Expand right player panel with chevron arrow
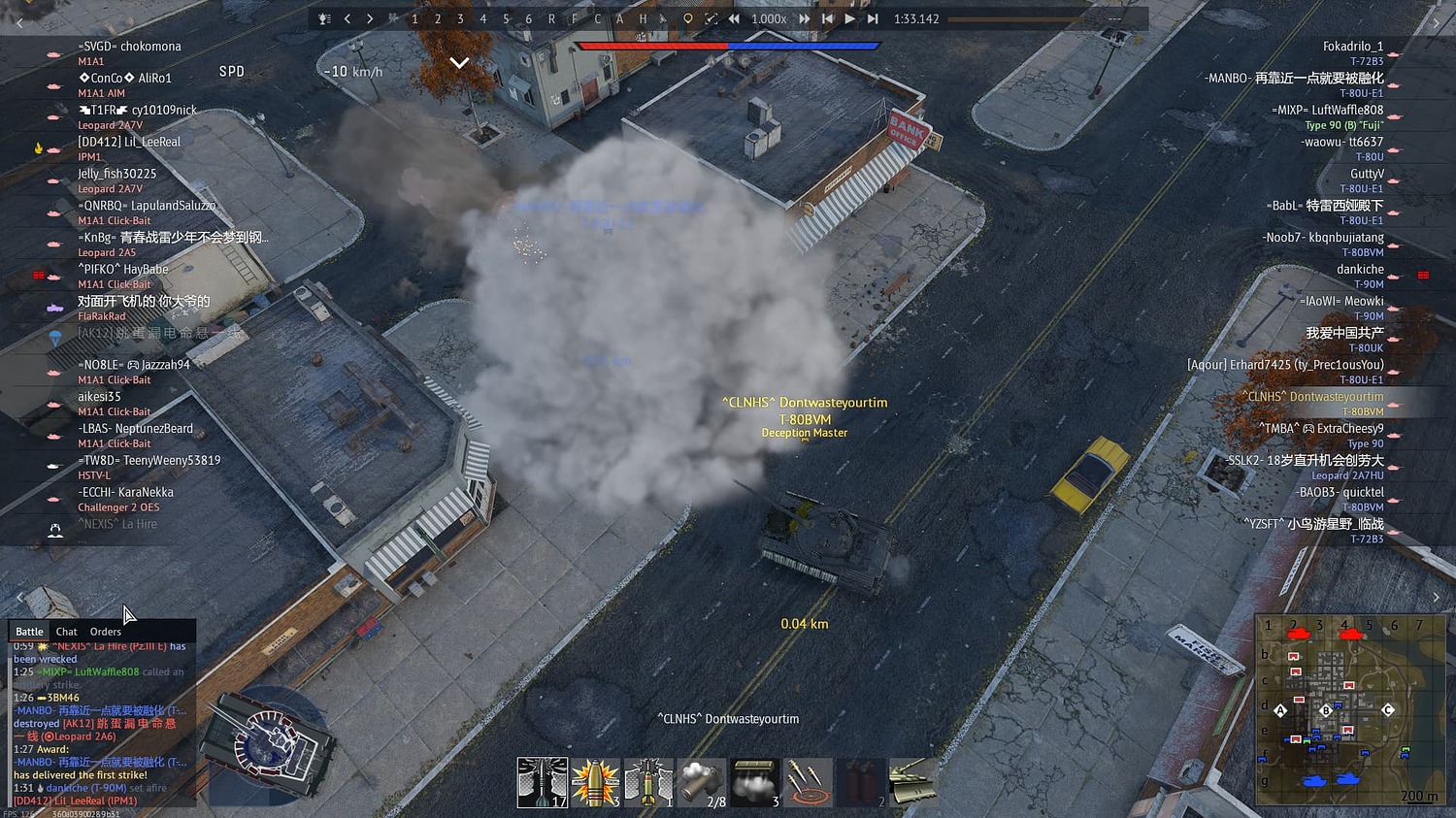Screen dimensions: 1456x818 pyautogui.click(x=1437, y=597)
